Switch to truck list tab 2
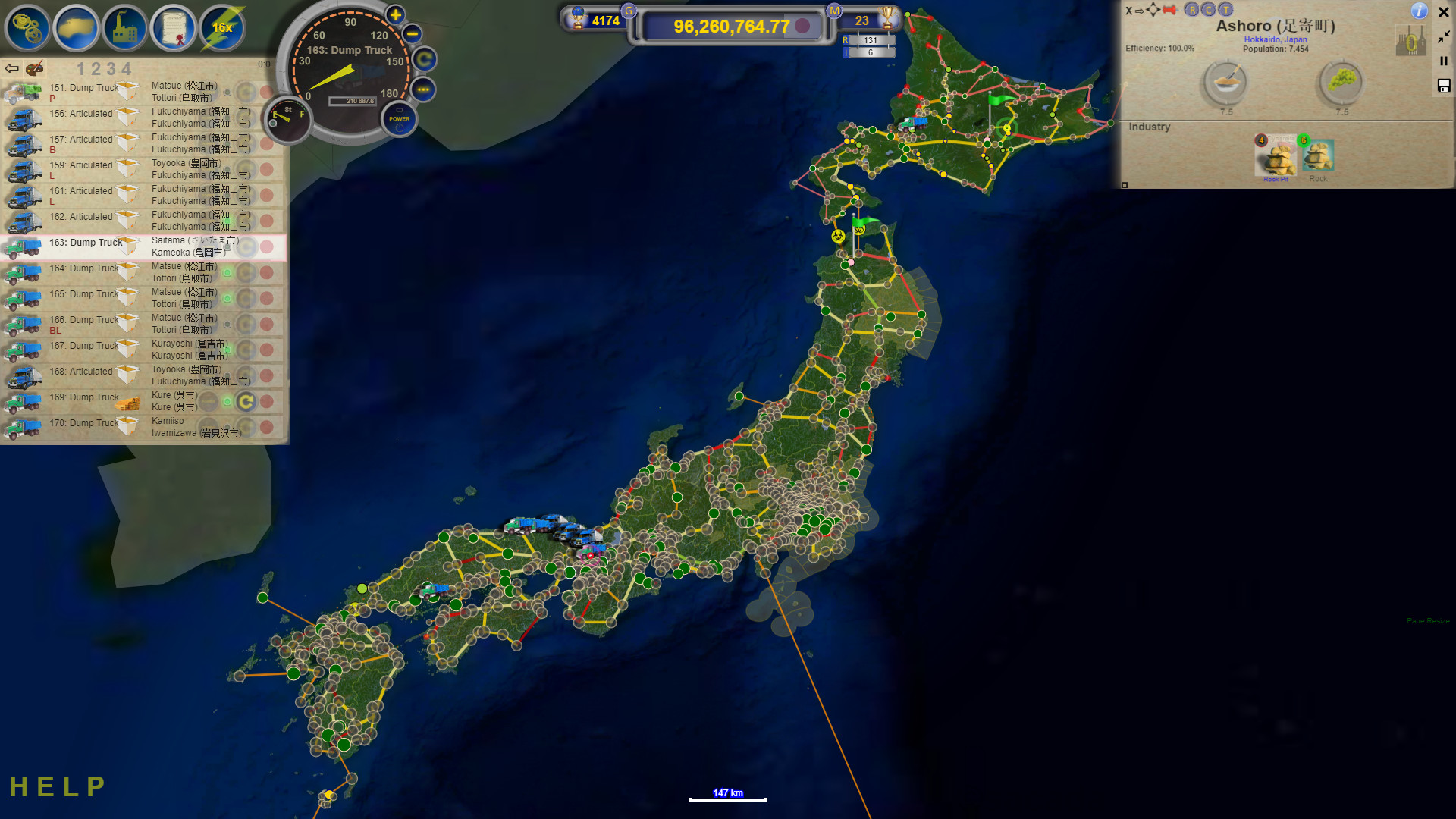 95,68
